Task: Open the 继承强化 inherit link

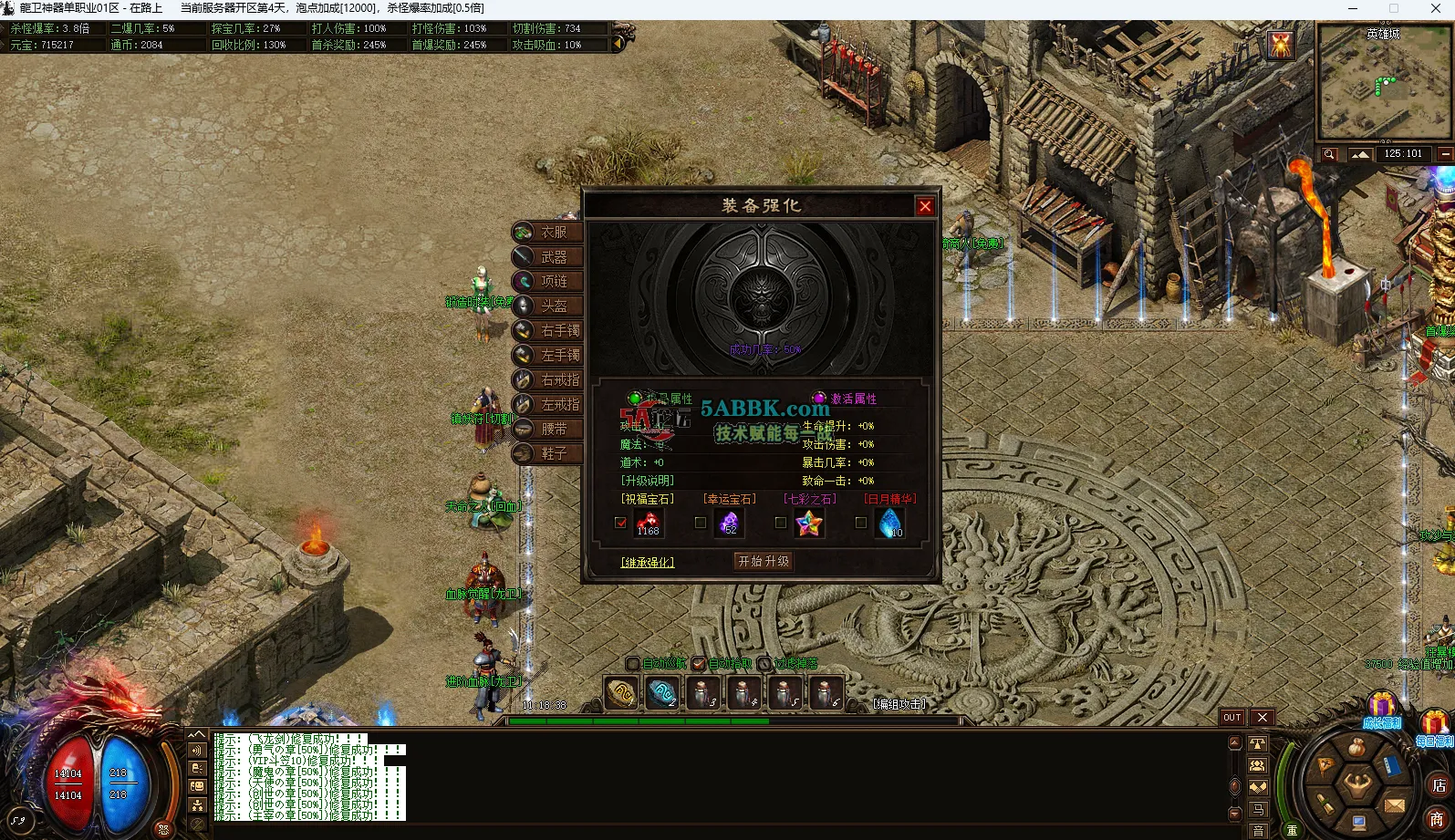Action: point(648,563)
